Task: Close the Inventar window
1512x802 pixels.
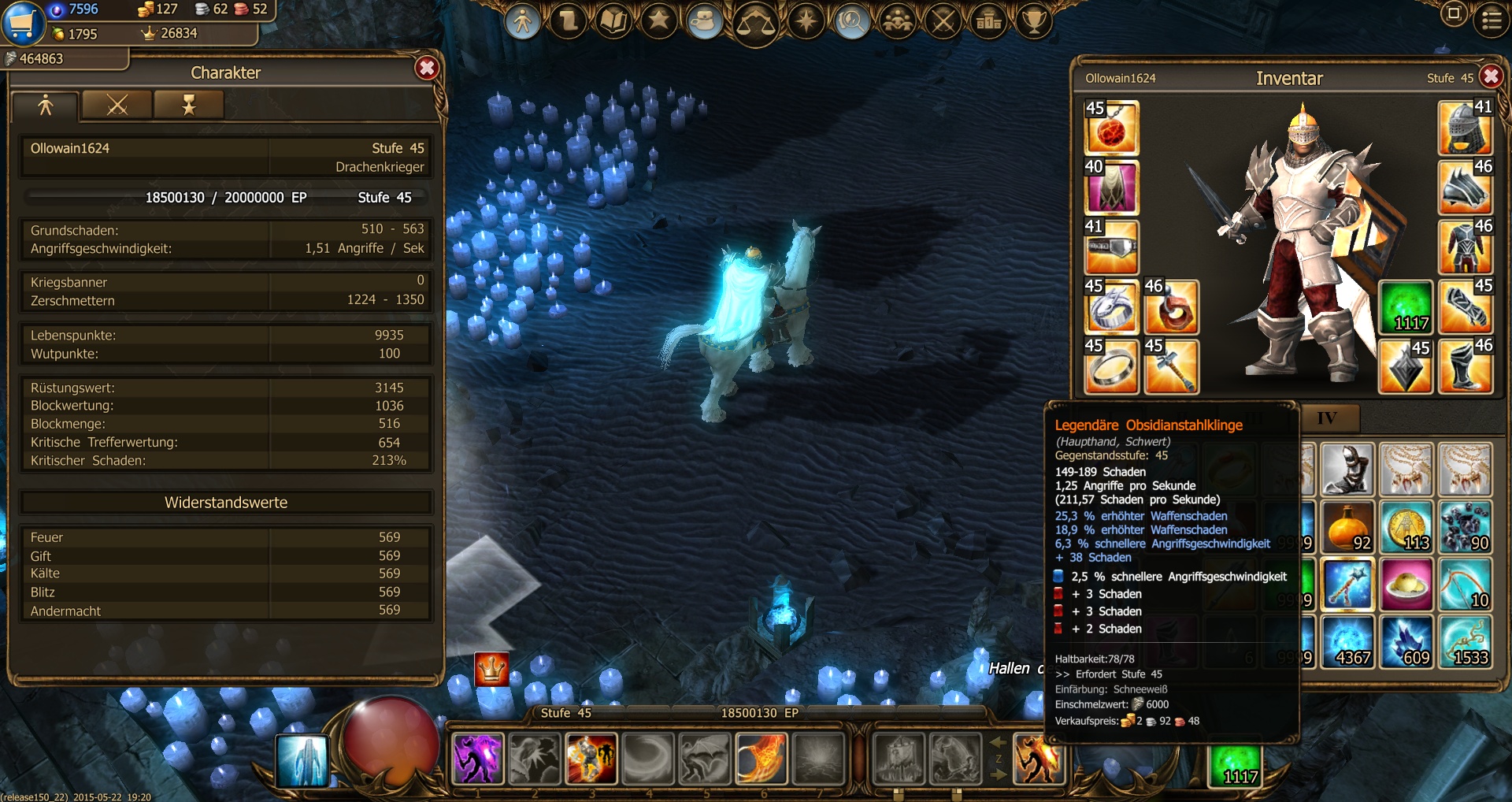Action: [1490, 76]
